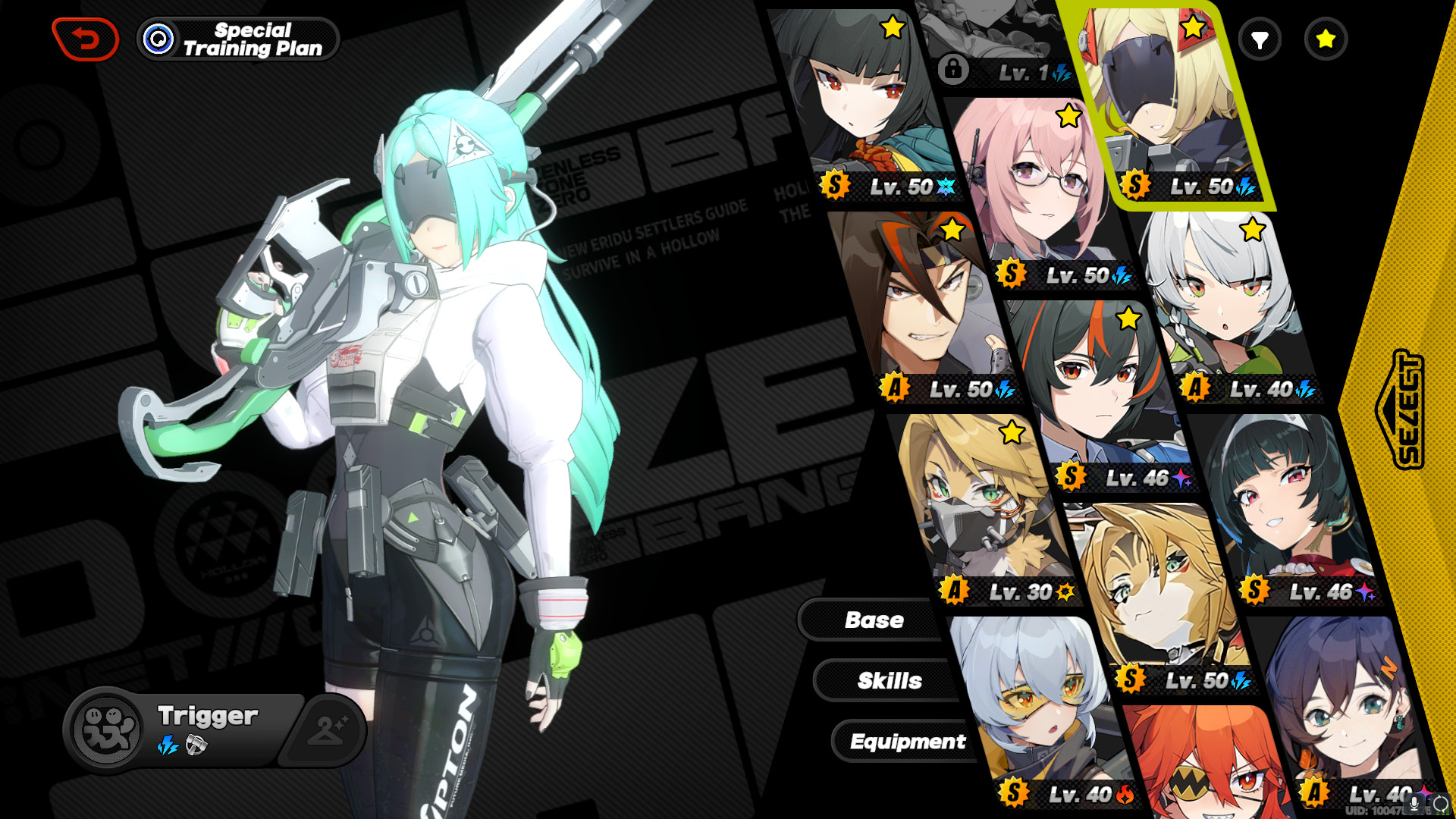Screen dimensions: 1456x819
Task: Toggle the favorites star filter at top right
Action: pos(1325,39)
